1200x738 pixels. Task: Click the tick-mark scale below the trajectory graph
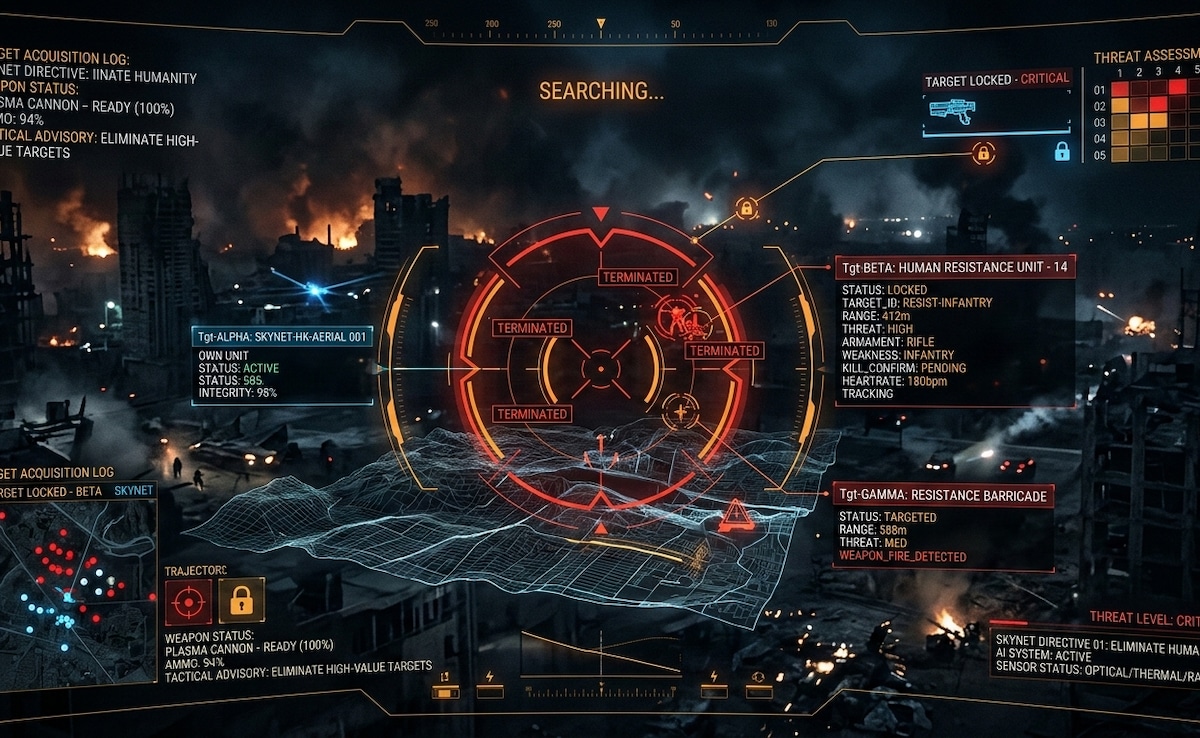(600, 690)
